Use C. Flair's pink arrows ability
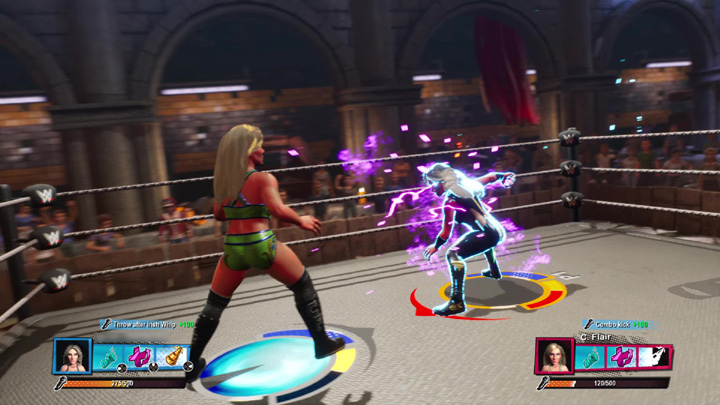The image size is (720, 405). 622,357
